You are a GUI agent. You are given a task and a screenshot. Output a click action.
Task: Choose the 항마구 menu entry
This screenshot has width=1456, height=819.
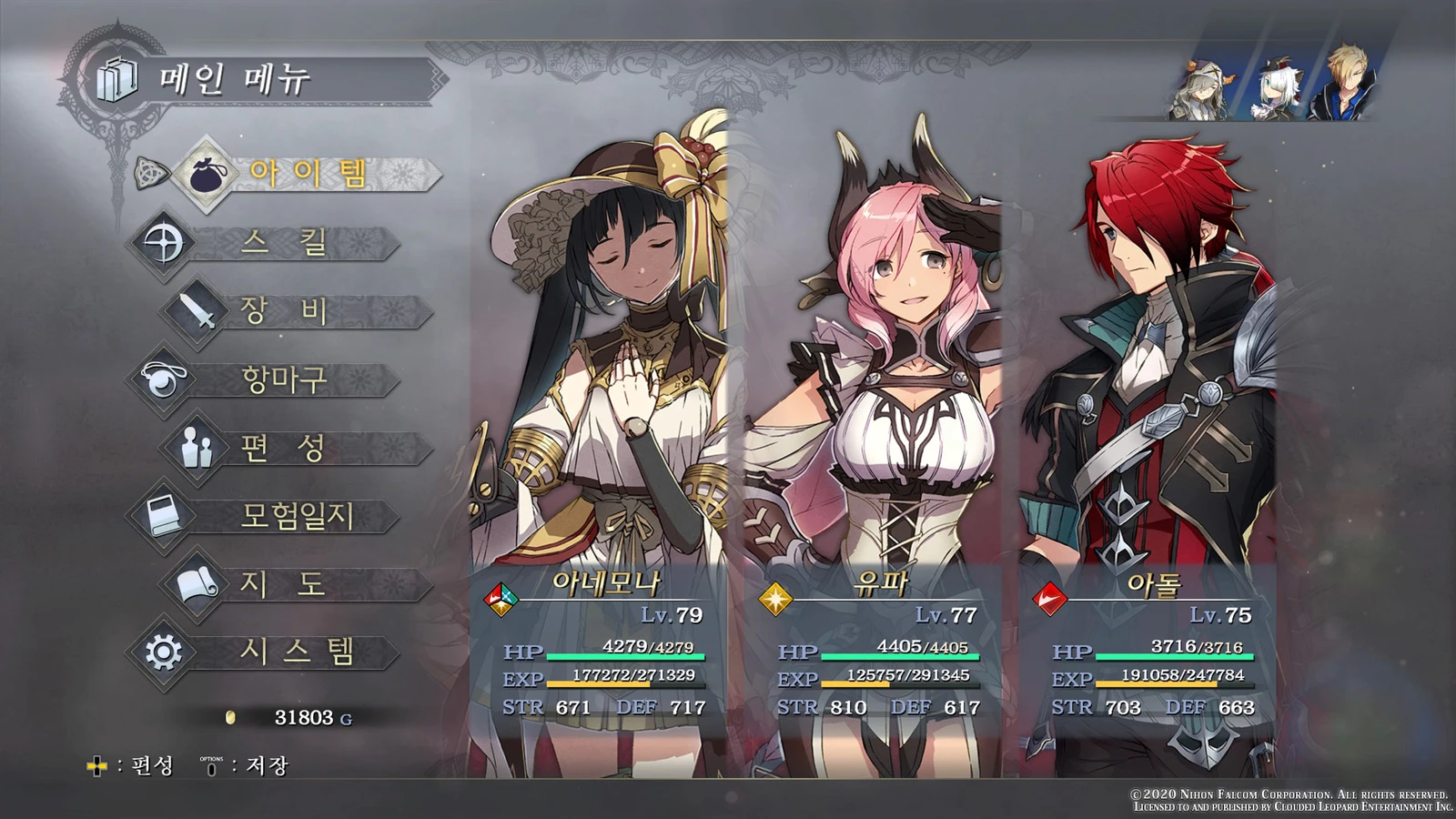(284, 379)
